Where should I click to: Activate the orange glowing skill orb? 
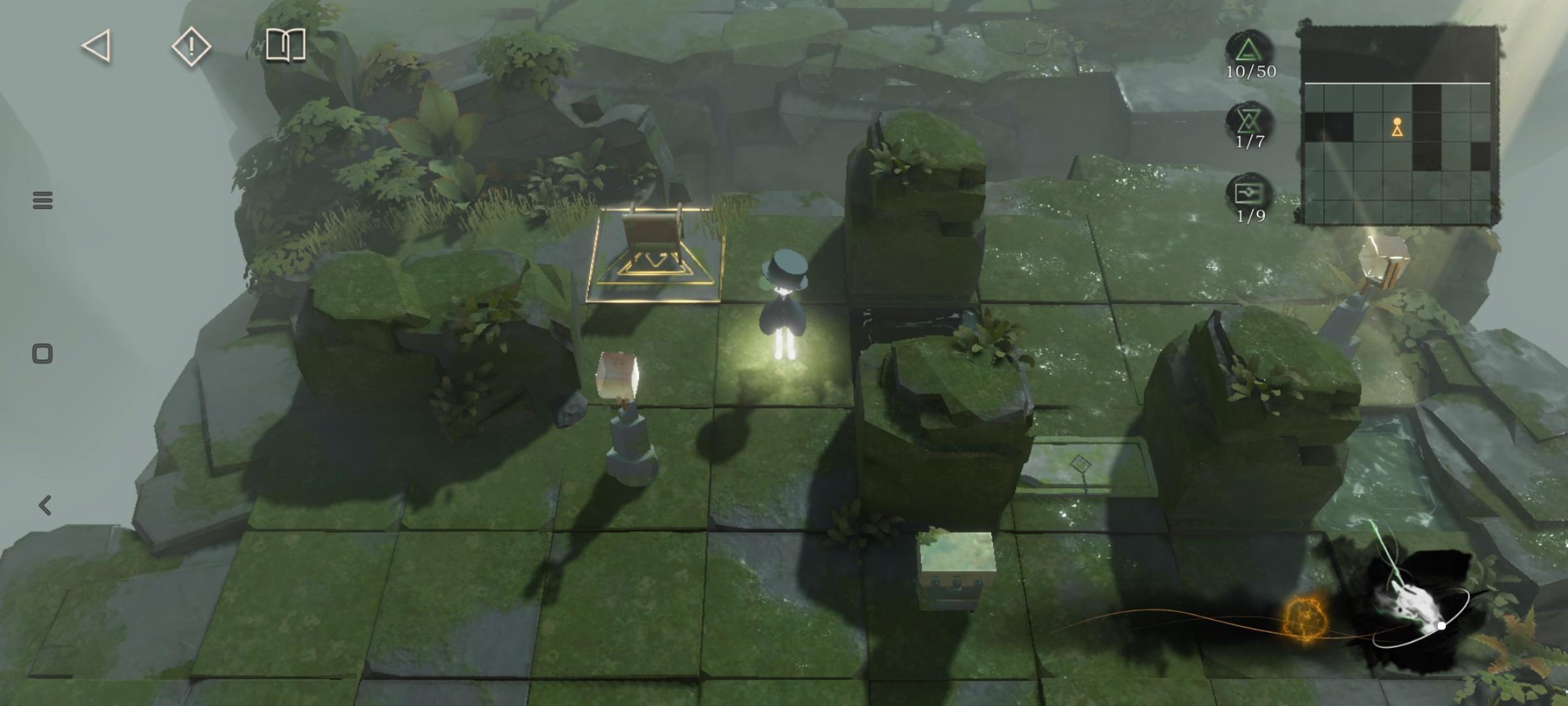(1305, 620)
